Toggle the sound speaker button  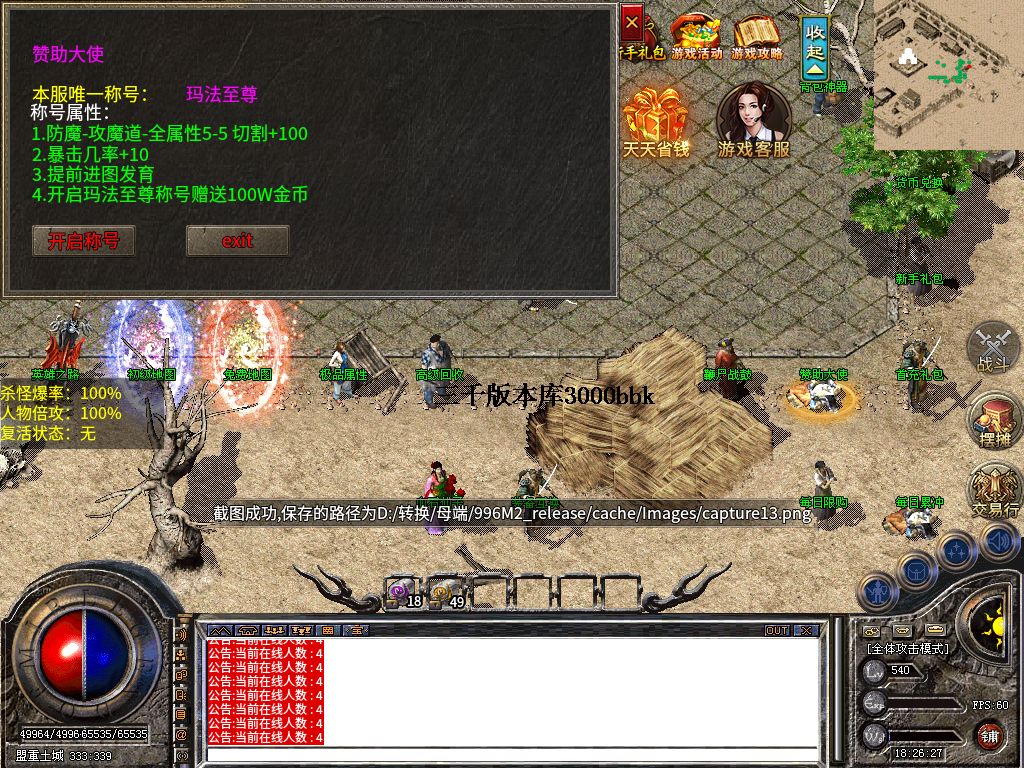click(997, 542)
